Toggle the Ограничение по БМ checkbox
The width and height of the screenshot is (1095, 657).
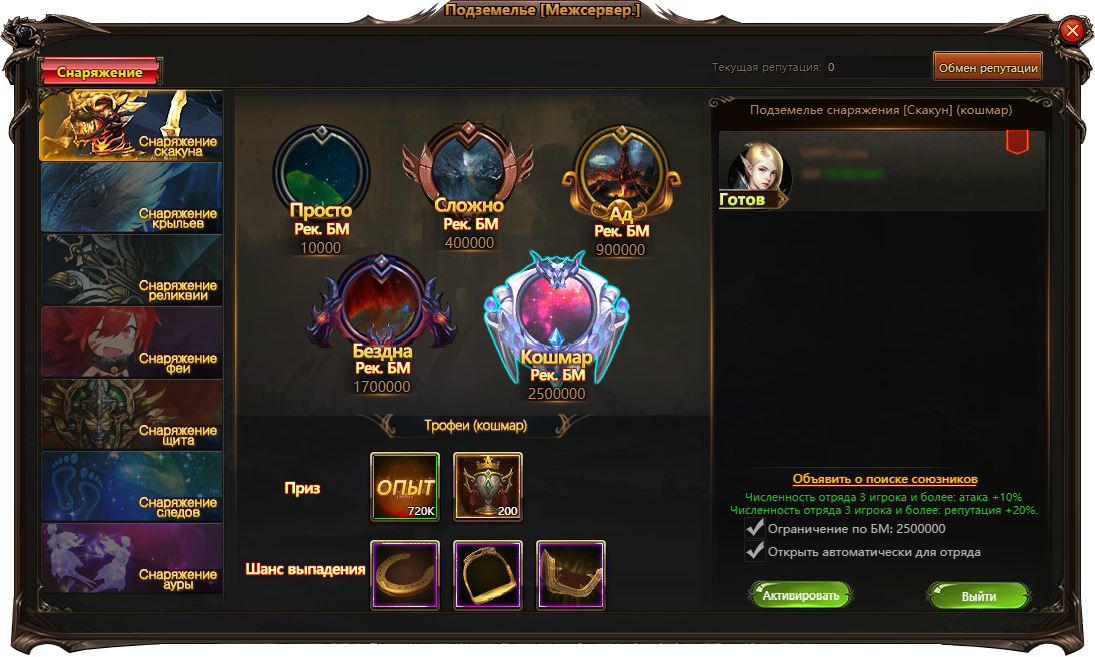pos(755,528)
